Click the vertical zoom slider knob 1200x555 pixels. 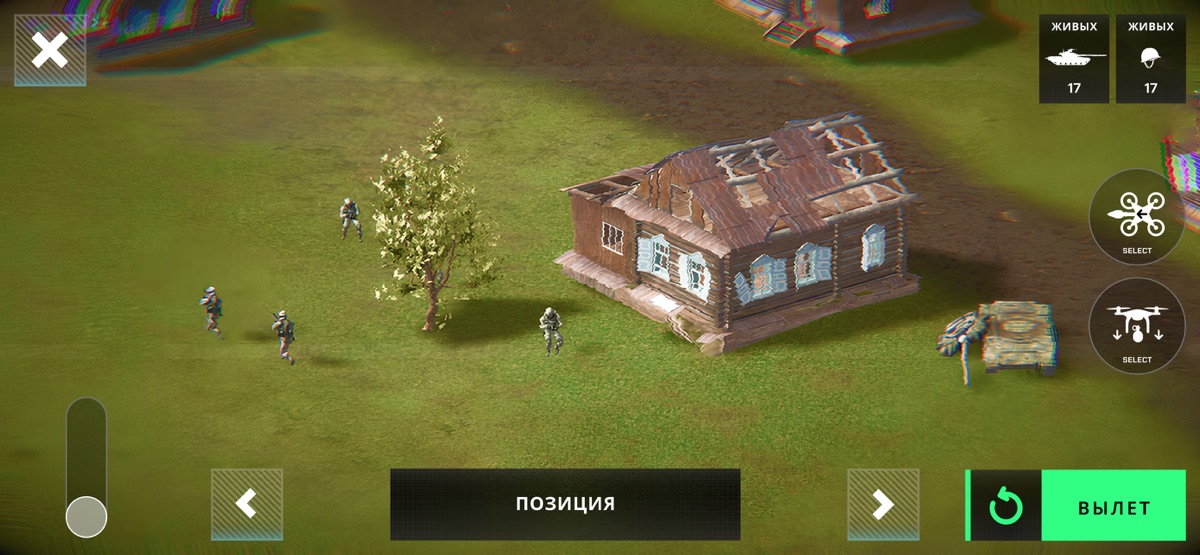coord(86,517)
